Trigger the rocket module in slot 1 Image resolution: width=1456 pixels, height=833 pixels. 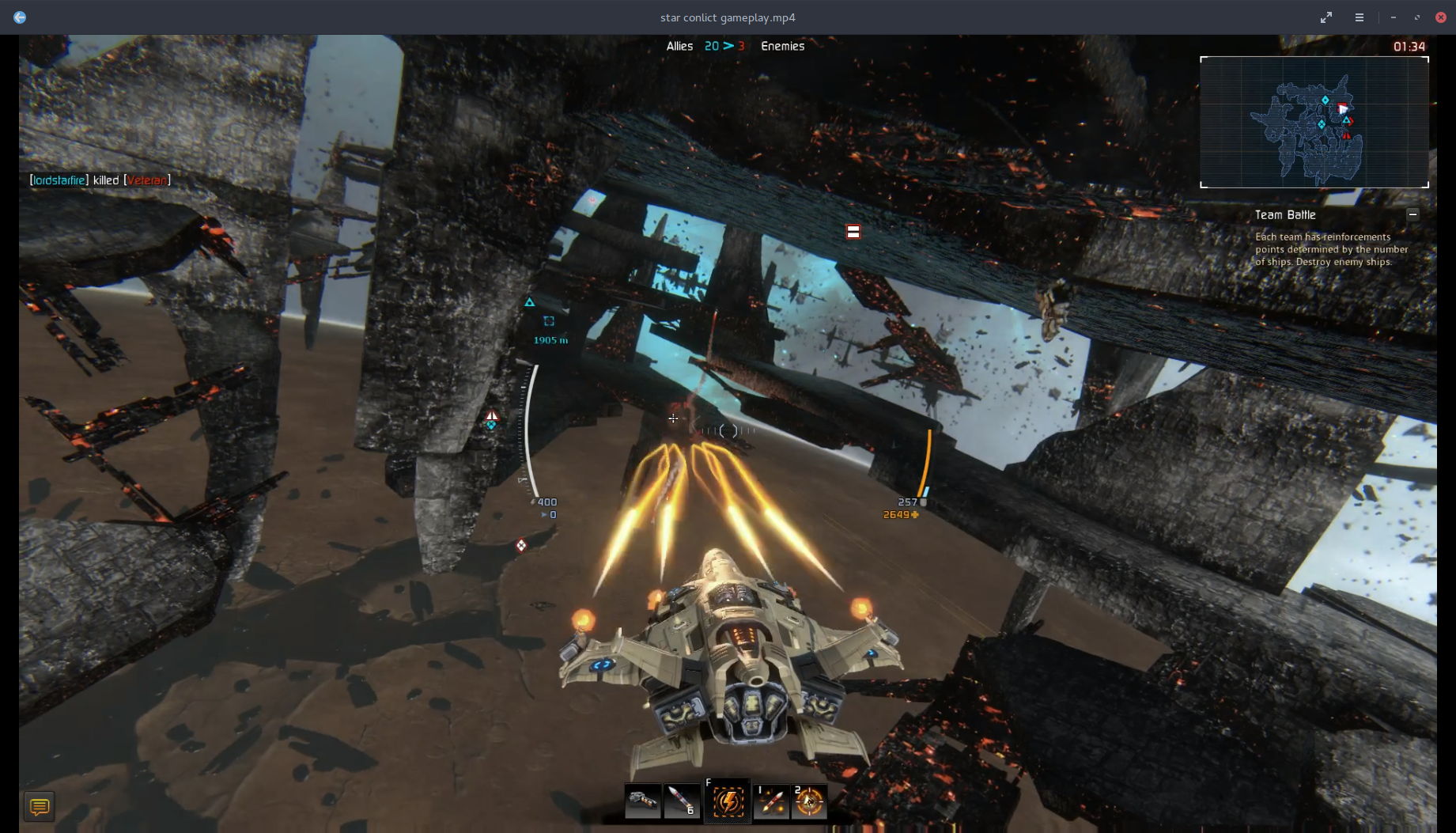click(x=771, y=801)
